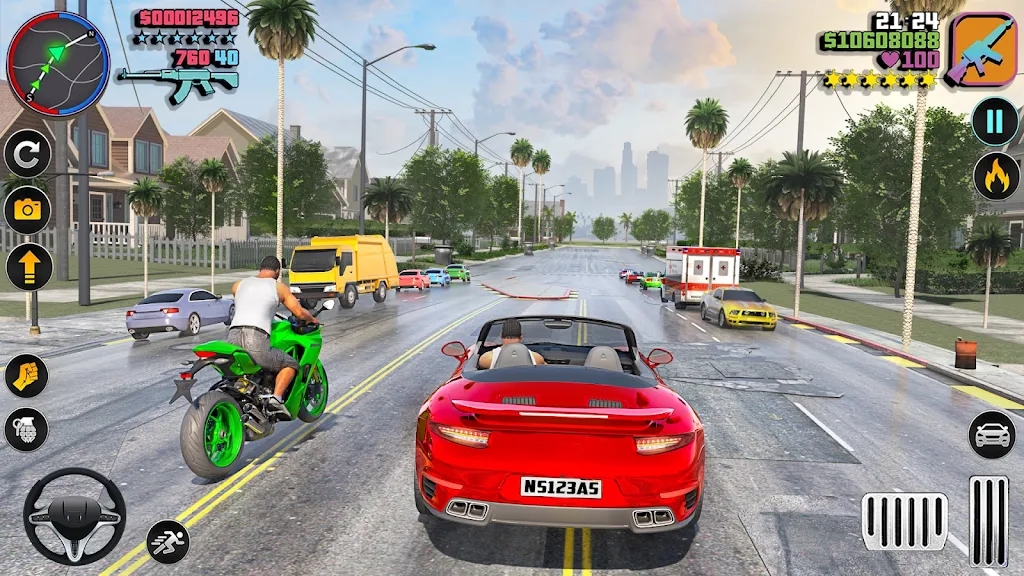Step on the tall gas pedal
Viewport: 1024px width, 576px height.
pos(988,521)
